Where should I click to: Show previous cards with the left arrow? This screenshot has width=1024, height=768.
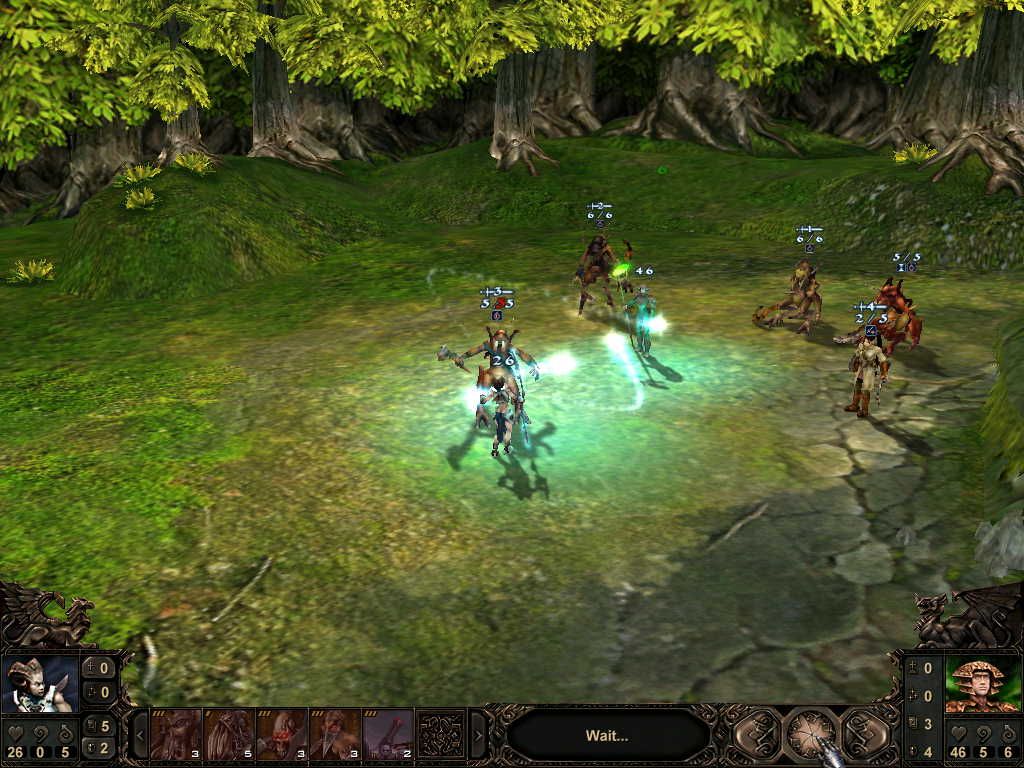click(x=139, y=736)
